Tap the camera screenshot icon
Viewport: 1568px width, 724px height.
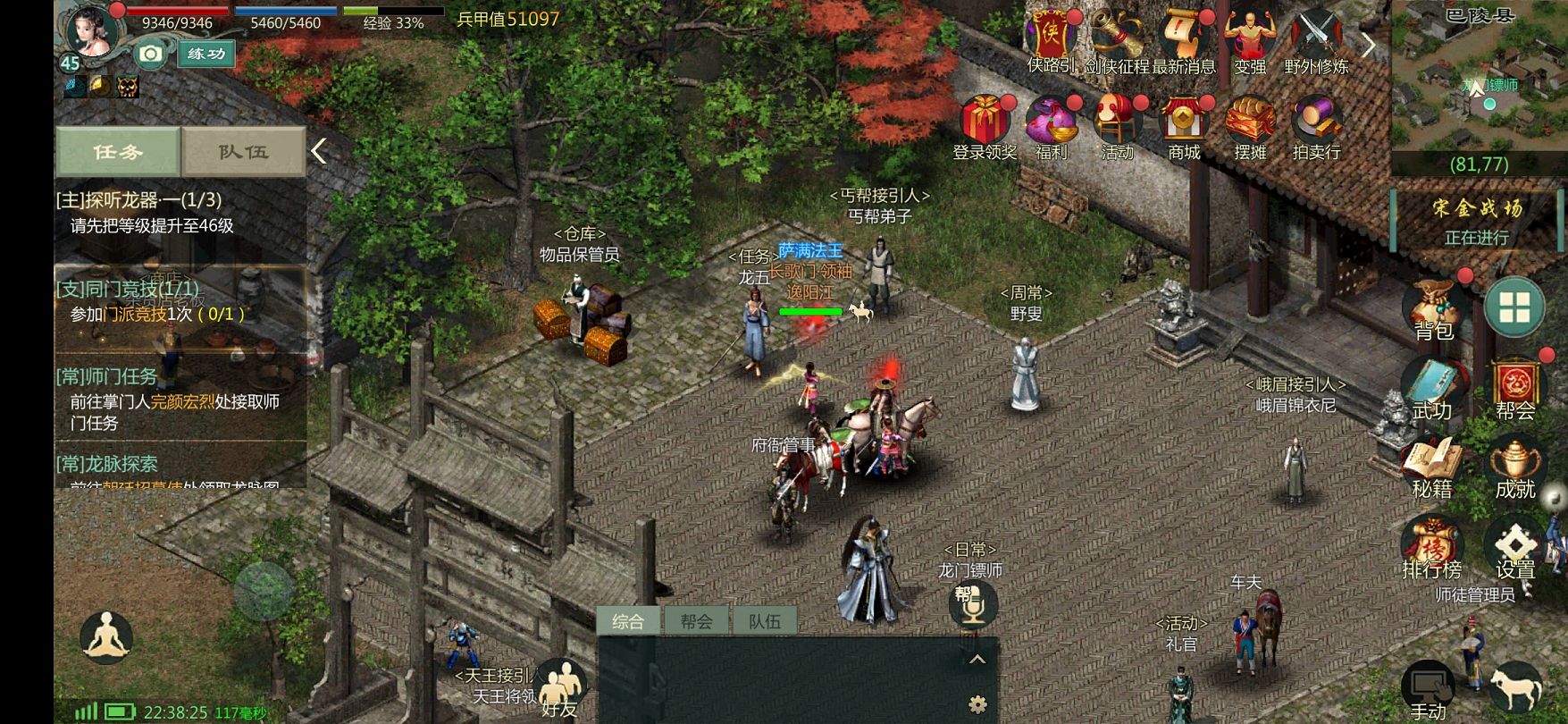pos(151,55)
